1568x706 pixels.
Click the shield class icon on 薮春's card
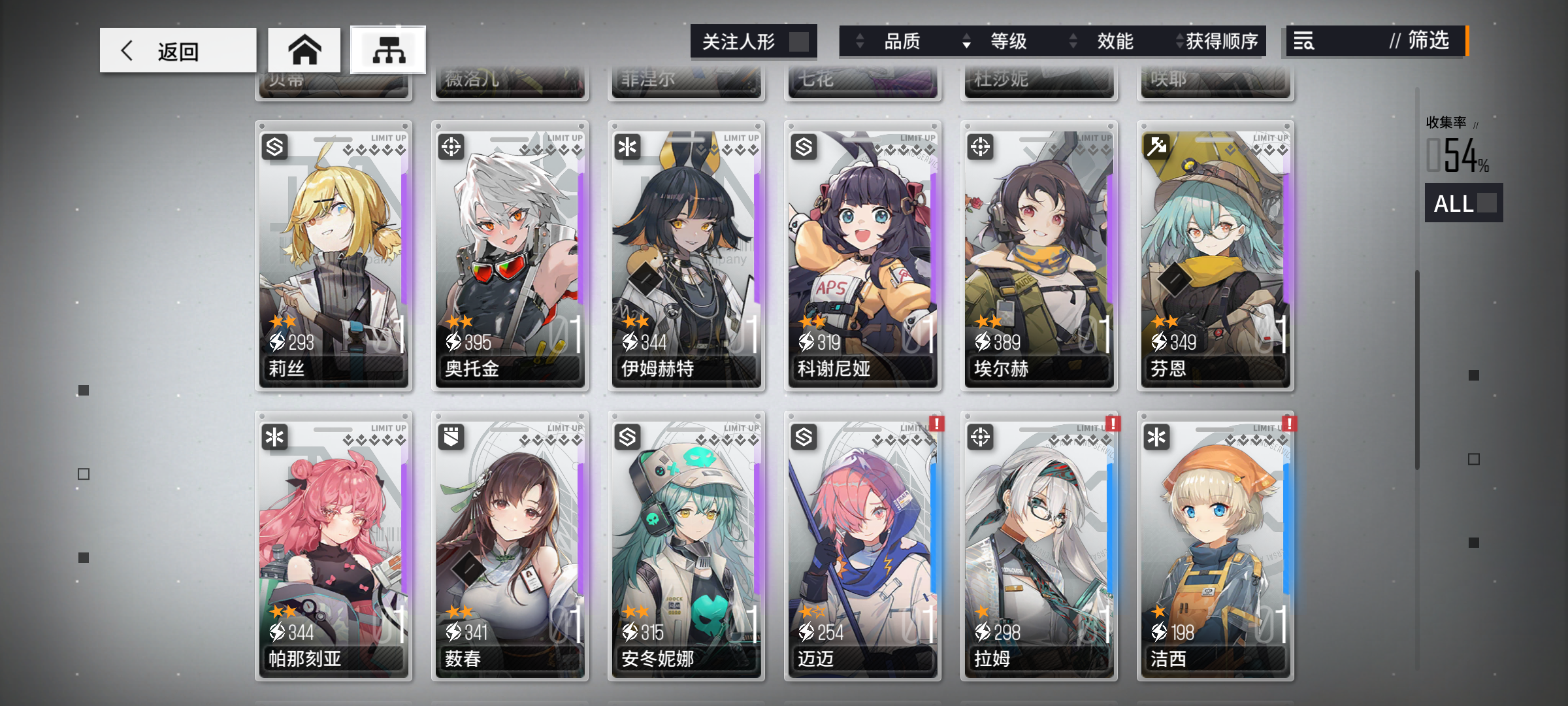[x=451, y=437]
